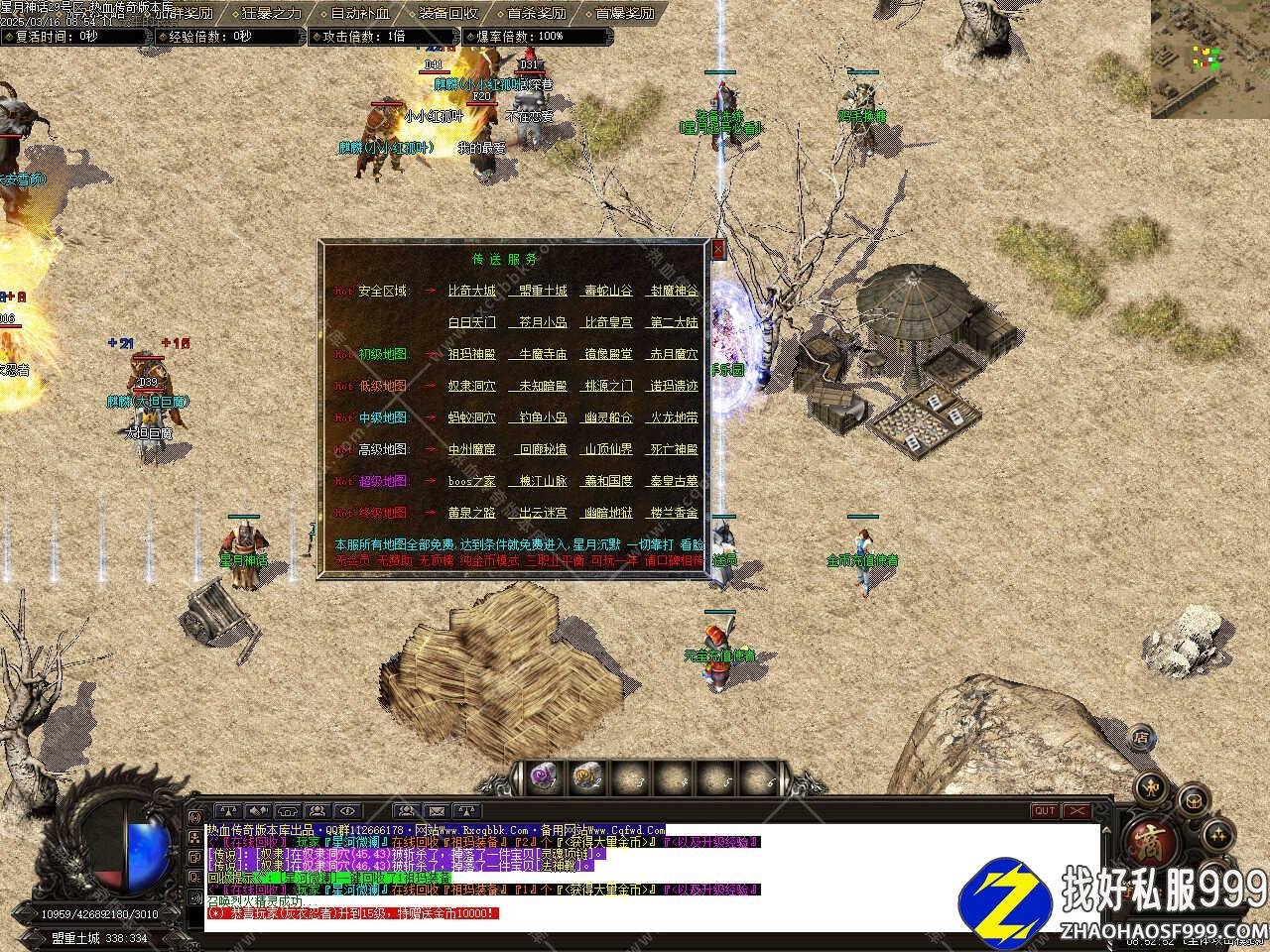Viewport: 1270px width, 952px height.
Task: Select the 赤月魔穴 destination
Action: click(674, 354)
